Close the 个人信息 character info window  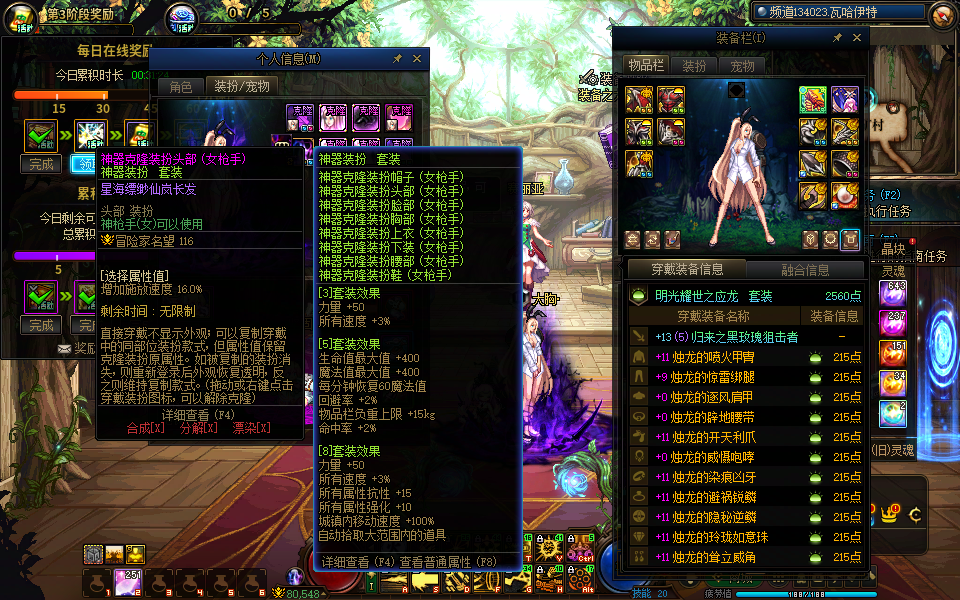tap(416, 59)
